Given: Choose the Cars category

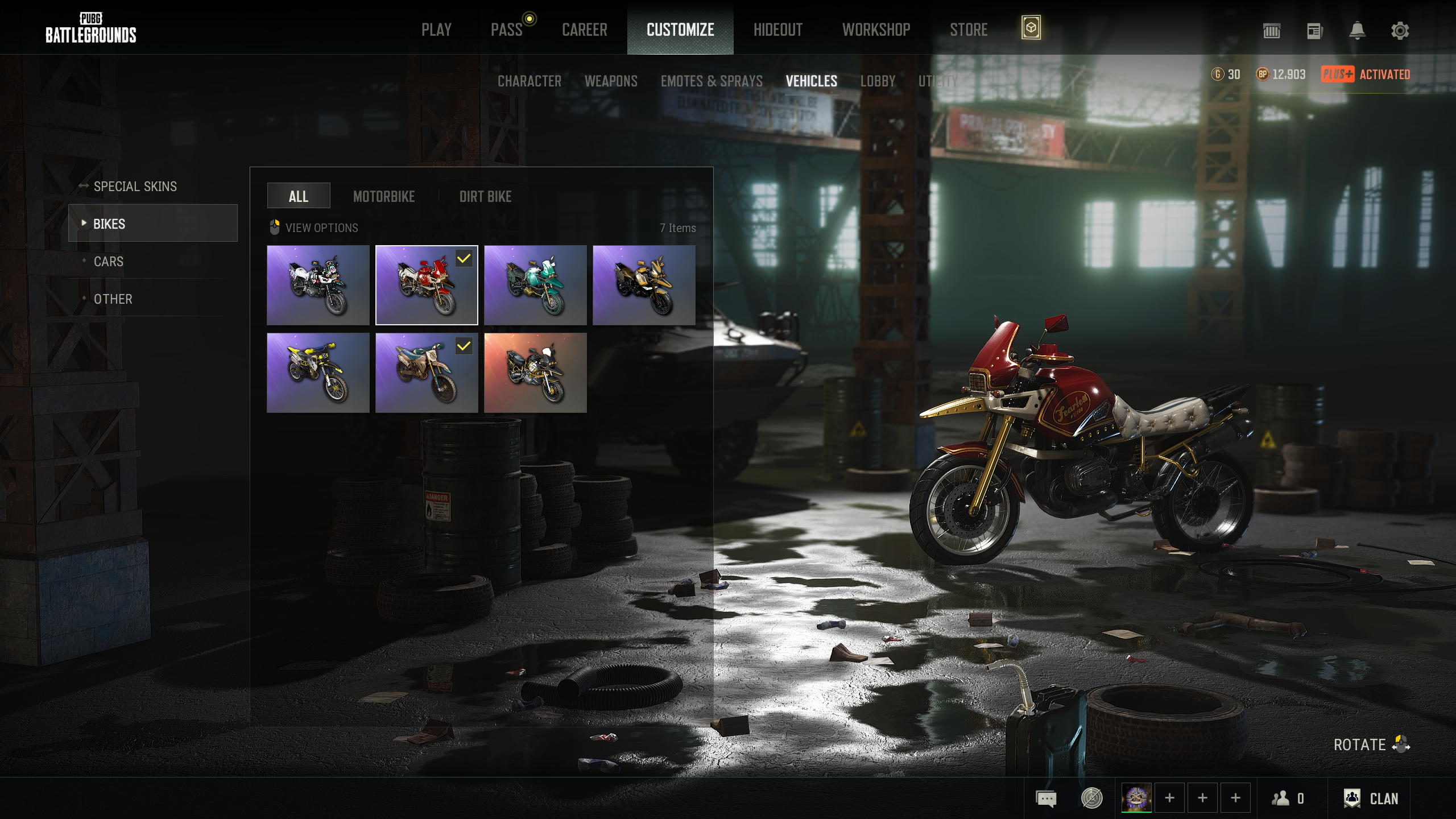Looking at the screenshot, I should pos(109,262).
